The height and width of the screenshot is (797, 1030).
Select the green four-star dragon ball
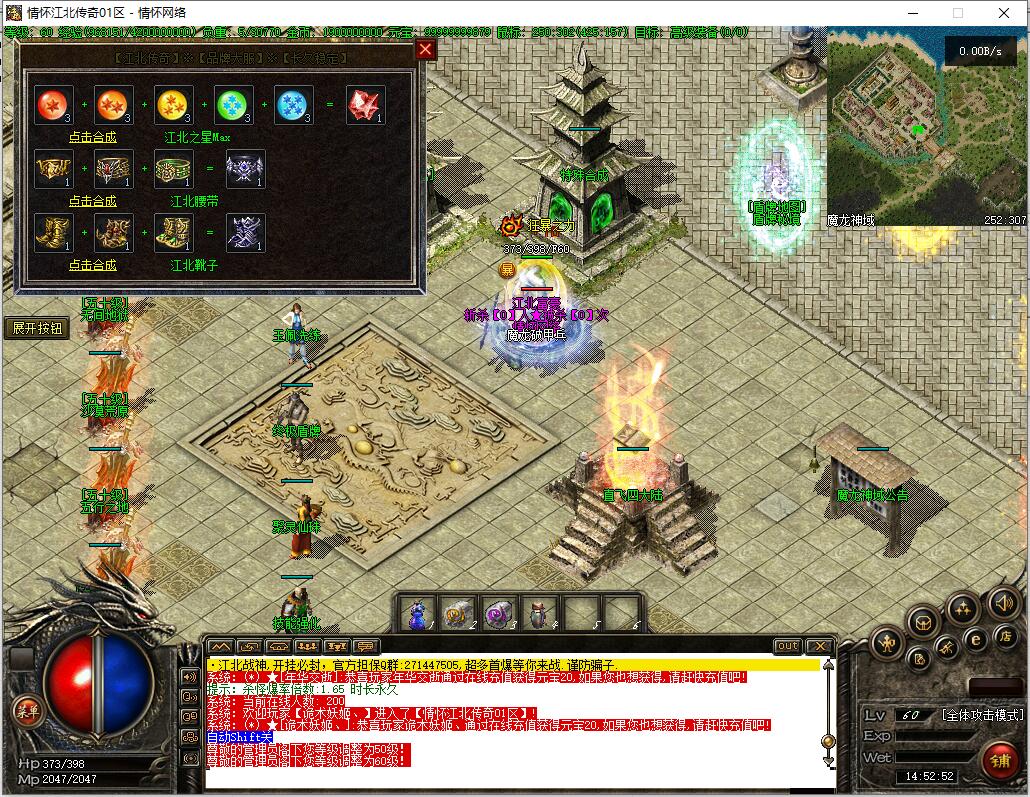233,106
